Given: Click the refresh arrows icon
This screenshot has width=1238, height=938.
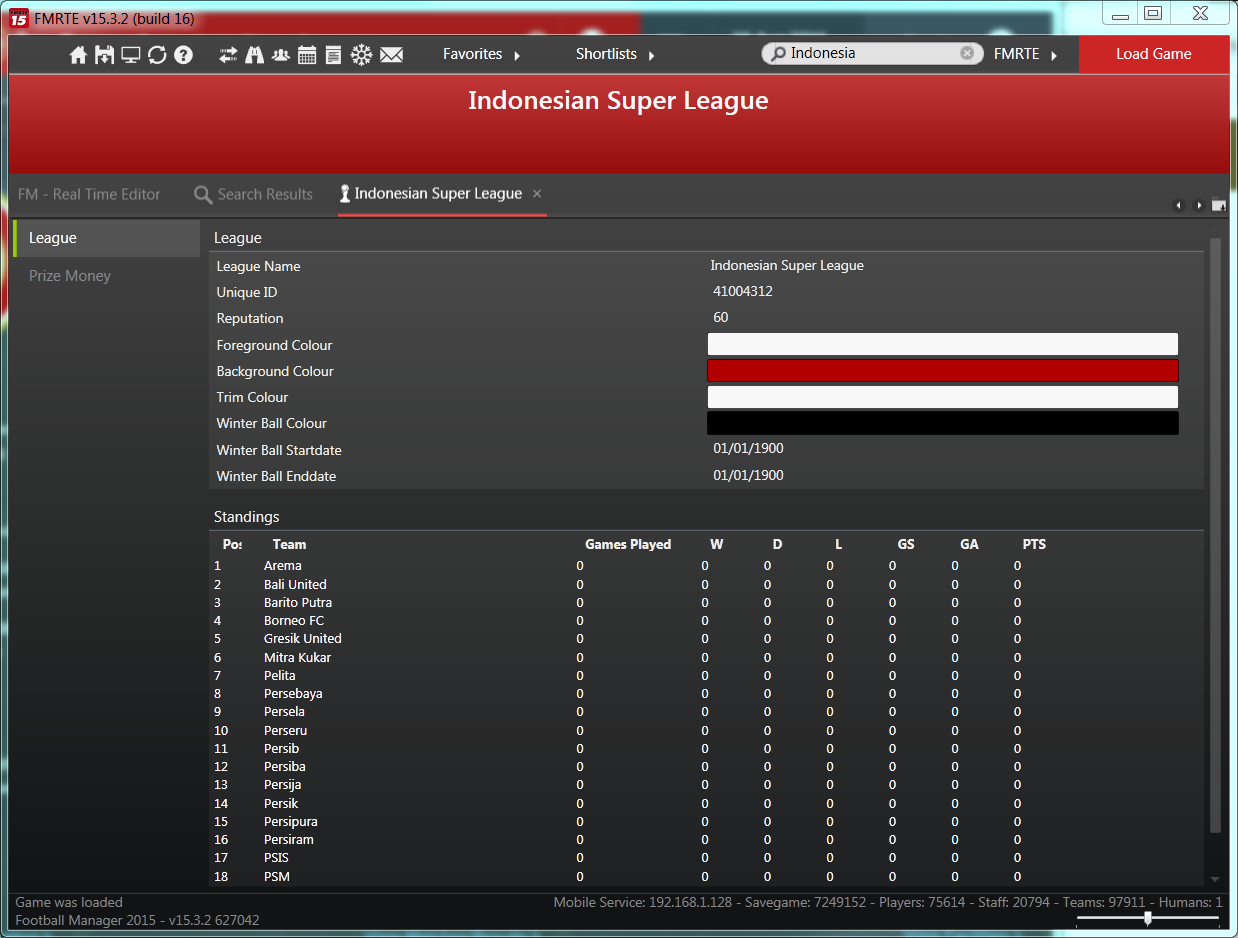Looking at the screenshot, I should (157, 55).
